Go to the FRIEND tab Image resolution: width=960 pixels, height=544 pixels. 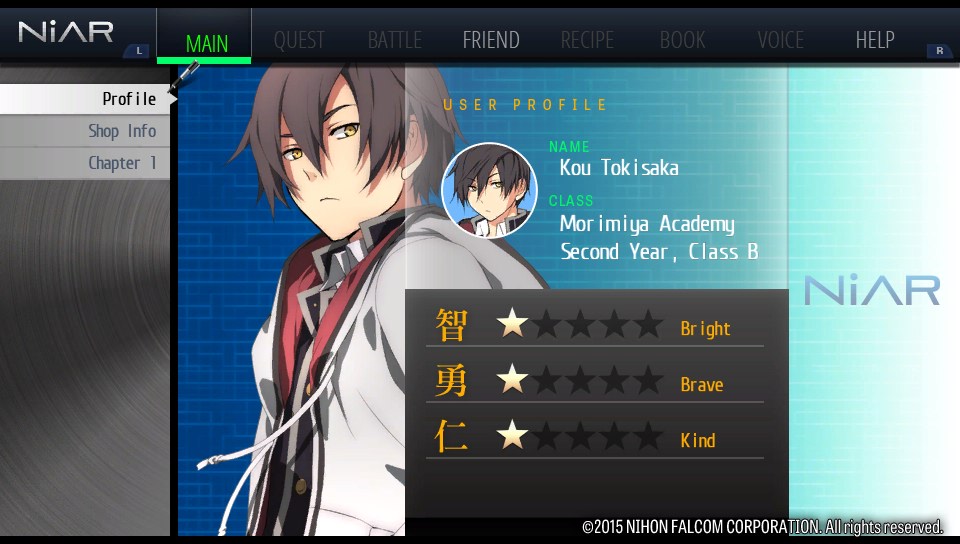(x=490, y=41)
